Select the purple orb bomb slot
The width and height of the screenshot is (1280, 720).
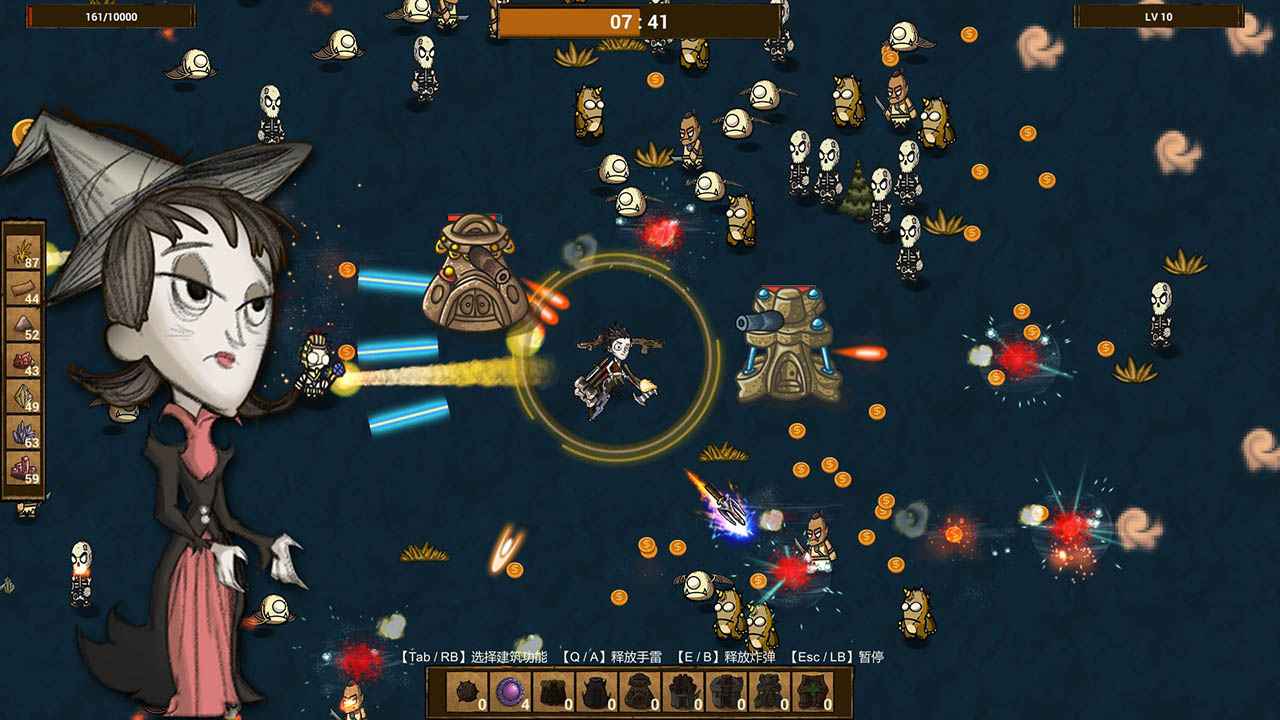pos(511,691)
